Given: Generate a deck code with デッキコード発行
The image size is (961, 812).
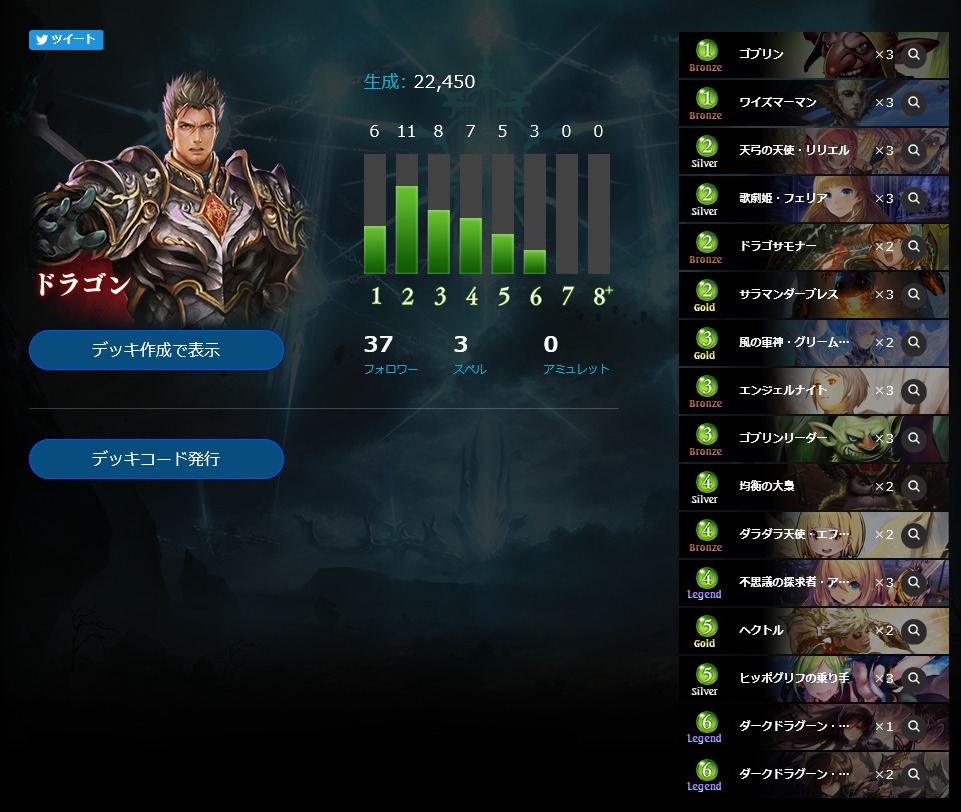Looking at the screenshot, I should 156,459.
